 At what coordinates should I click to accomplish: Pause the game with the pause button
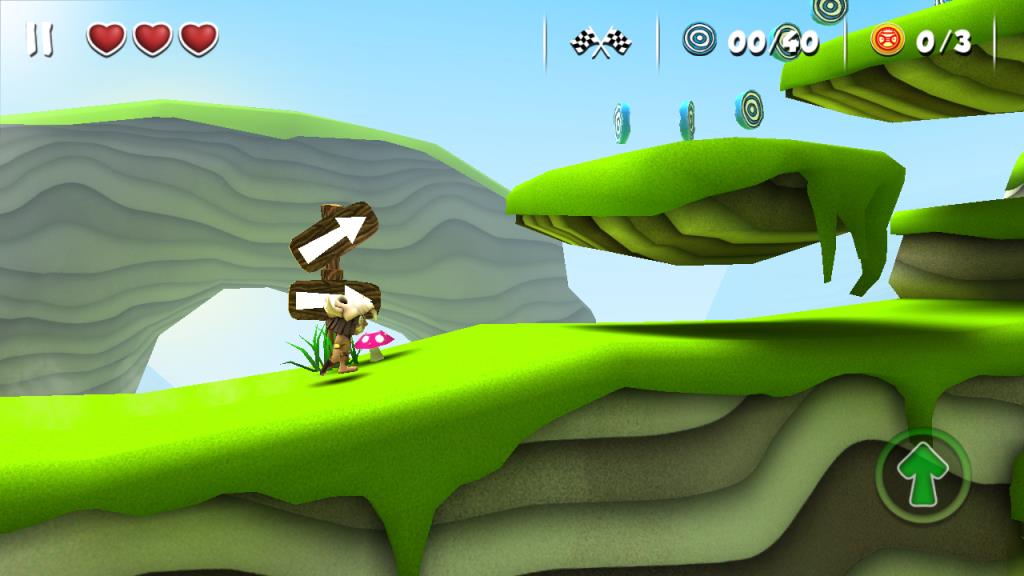click(41, 40)
